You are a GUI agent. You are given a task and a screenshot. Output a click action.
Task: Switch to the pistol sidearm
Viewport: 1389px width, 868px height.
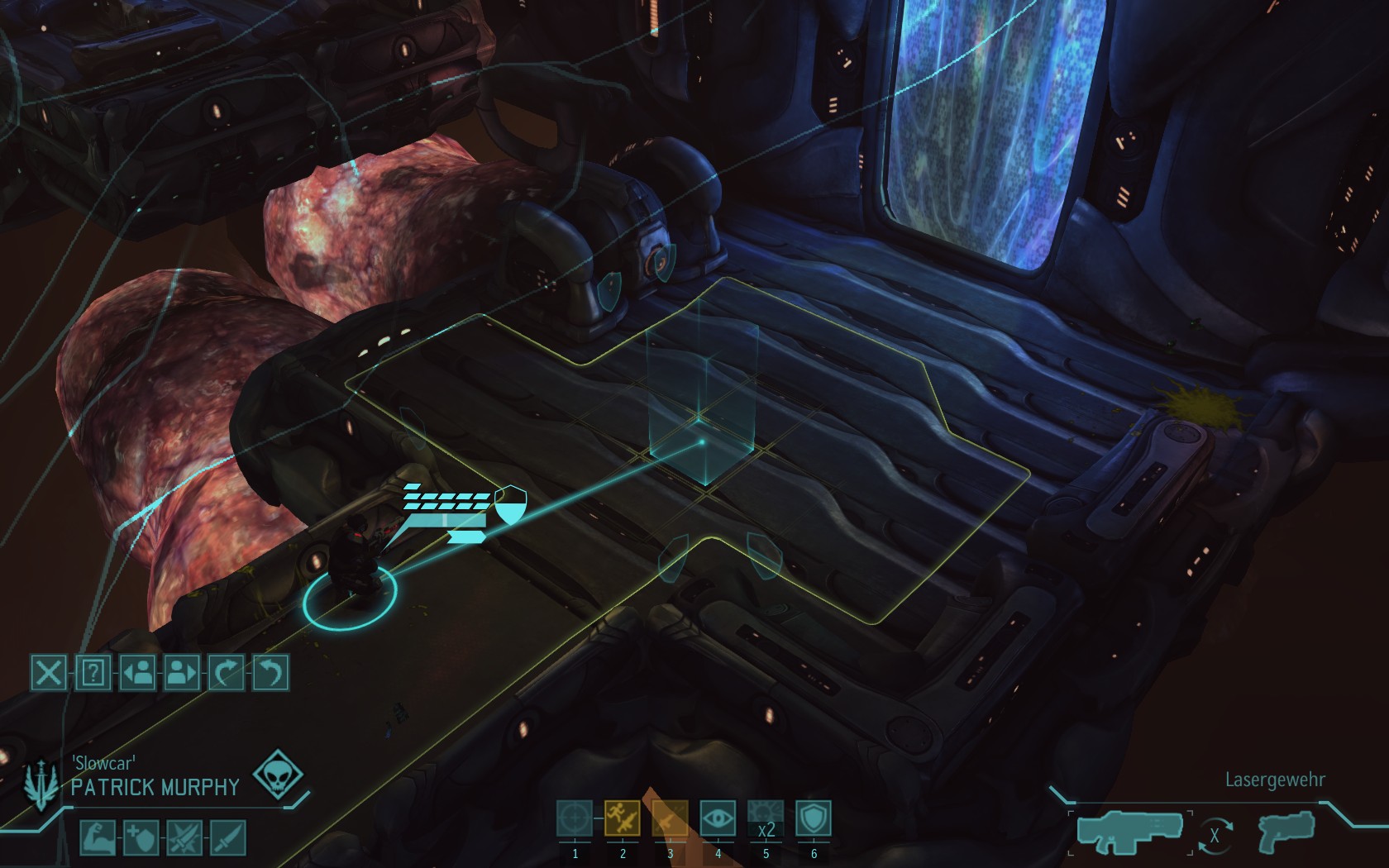coord(1286,831)
